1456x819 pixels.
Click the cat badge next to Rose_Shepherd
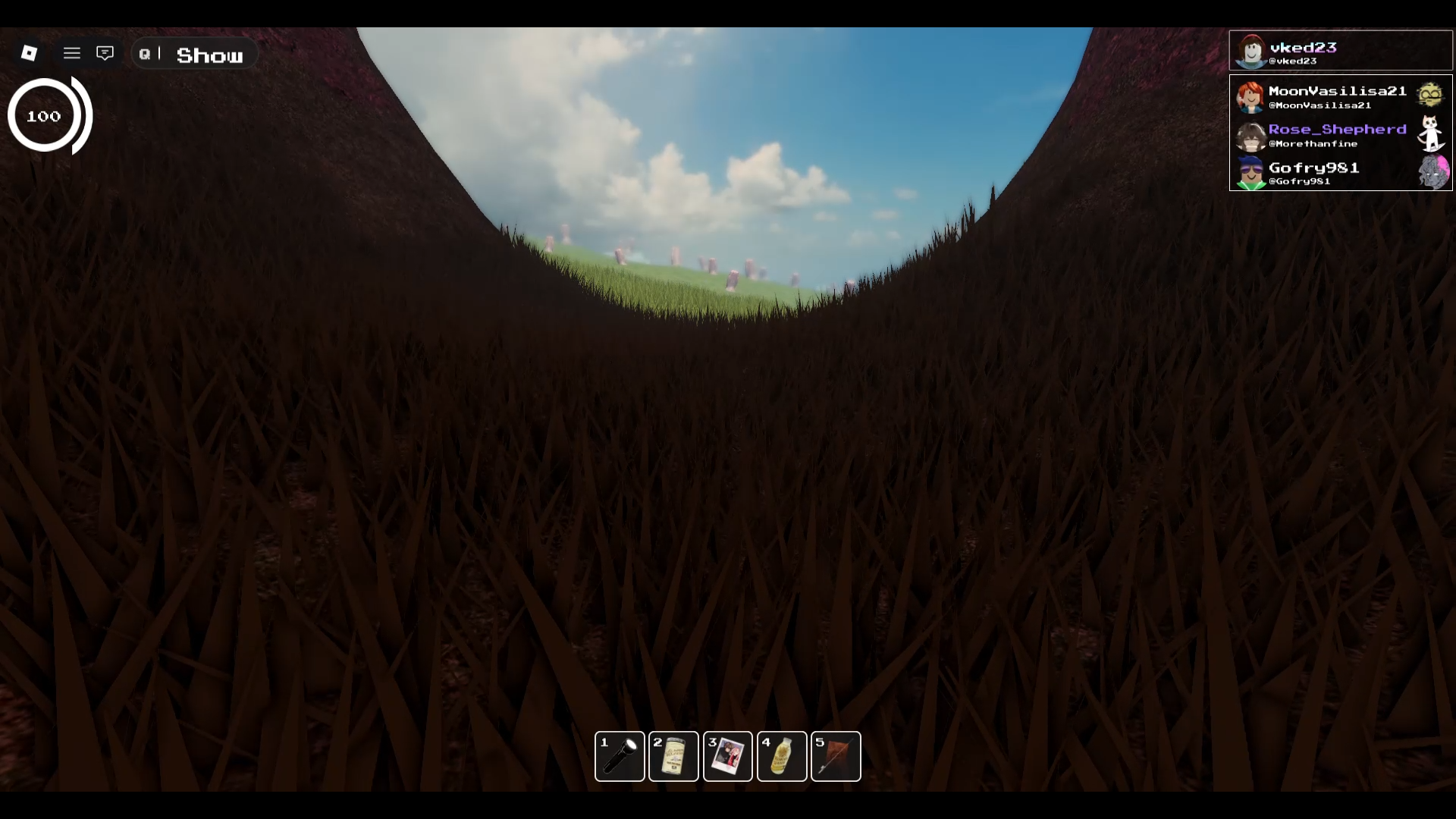[1431, 134]
